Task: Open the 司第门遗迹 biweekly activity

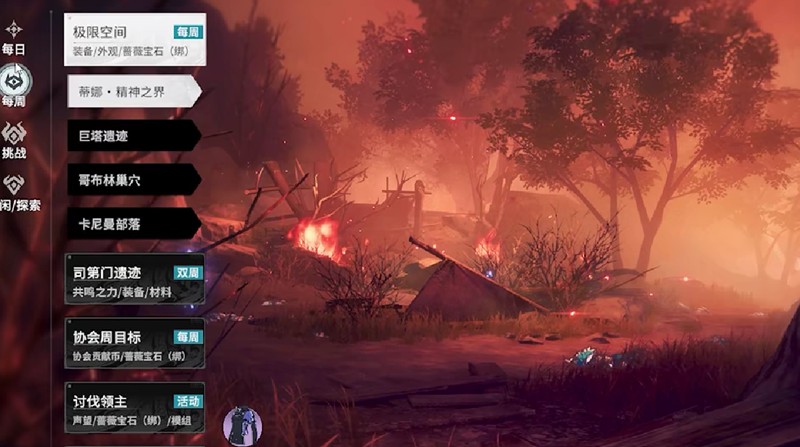Action: (x=135, y=279)
